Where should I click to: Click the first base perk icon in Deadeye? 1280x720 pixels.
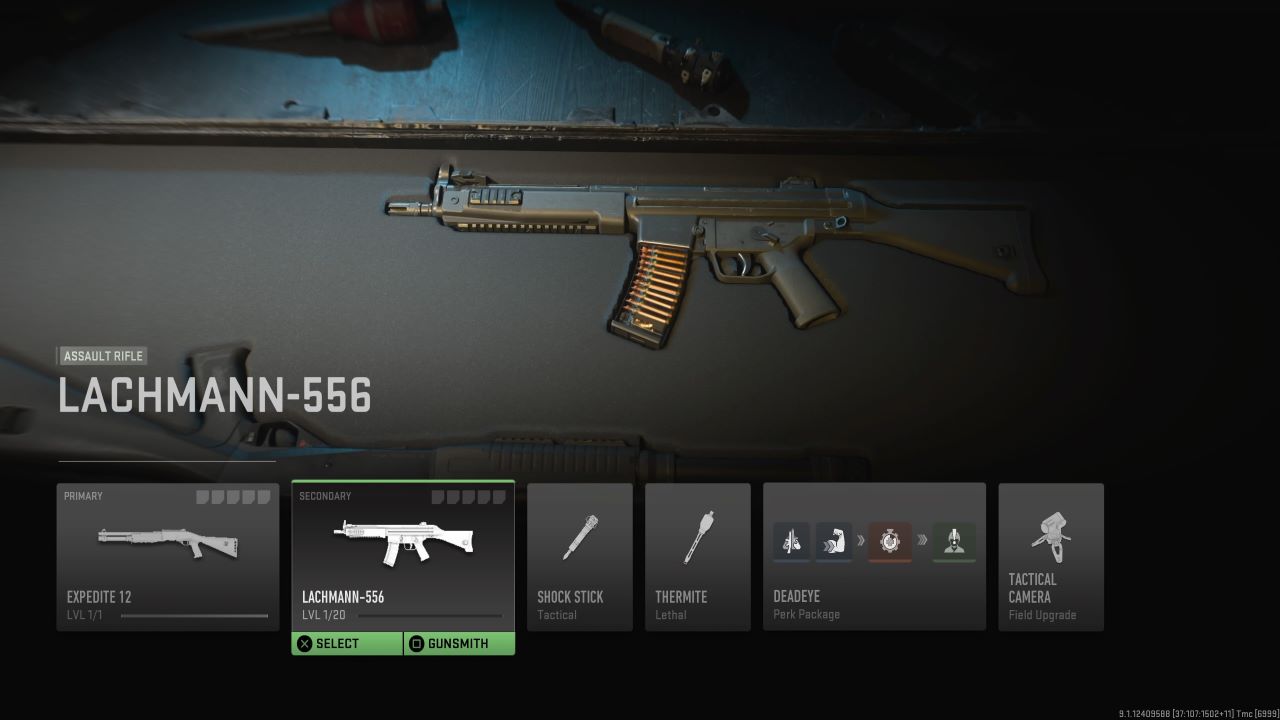click(790, 541)
